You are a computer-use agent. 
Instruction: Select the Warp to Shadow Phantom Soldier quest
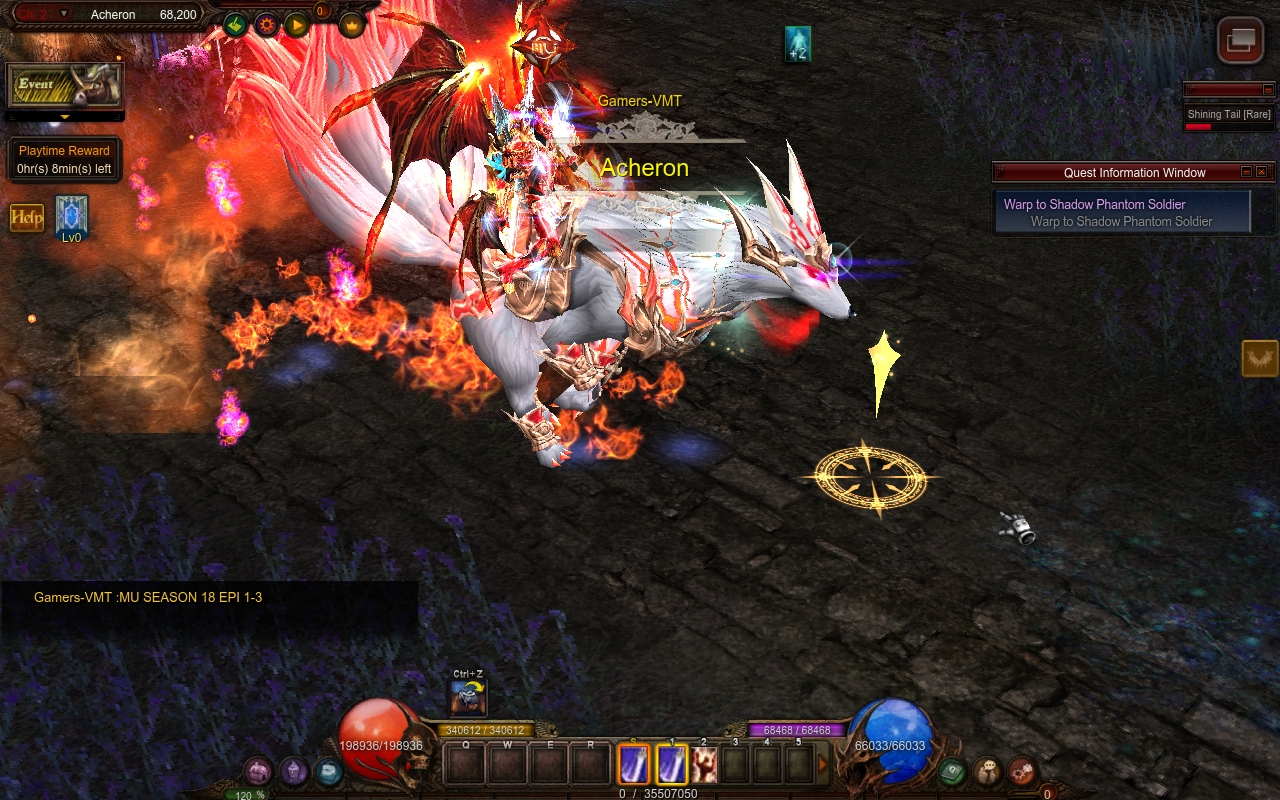pyautogui.click(x=1122, y=212)
